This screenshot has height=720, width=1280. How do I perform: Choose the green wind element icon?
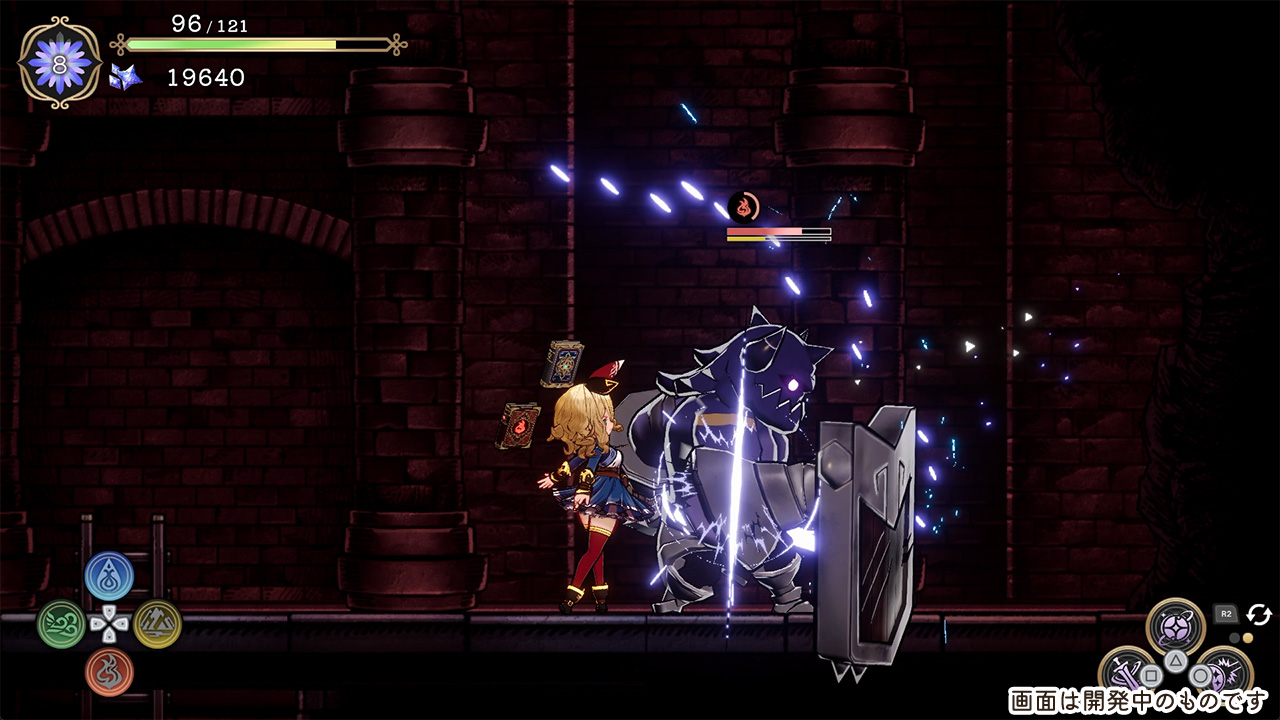pyautogui.click(x=61, y=624)
